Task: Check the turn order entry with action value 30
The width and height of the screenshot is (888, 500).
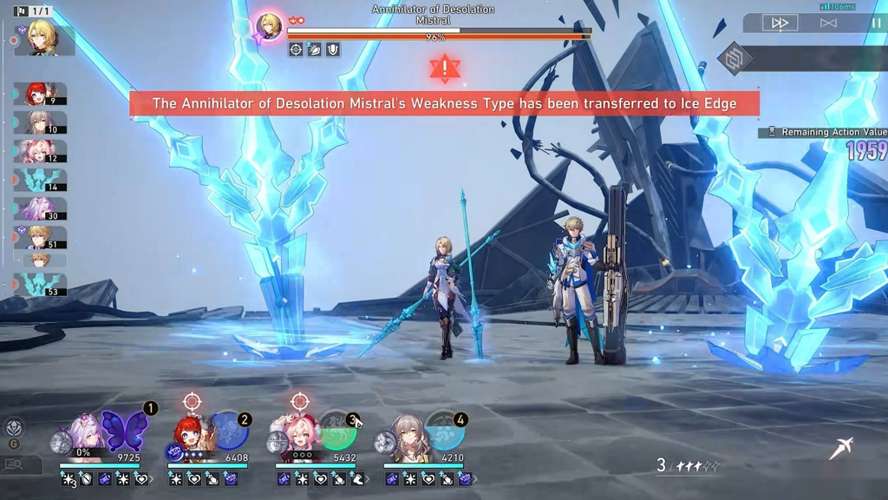Action: click(x=39, y=208)
